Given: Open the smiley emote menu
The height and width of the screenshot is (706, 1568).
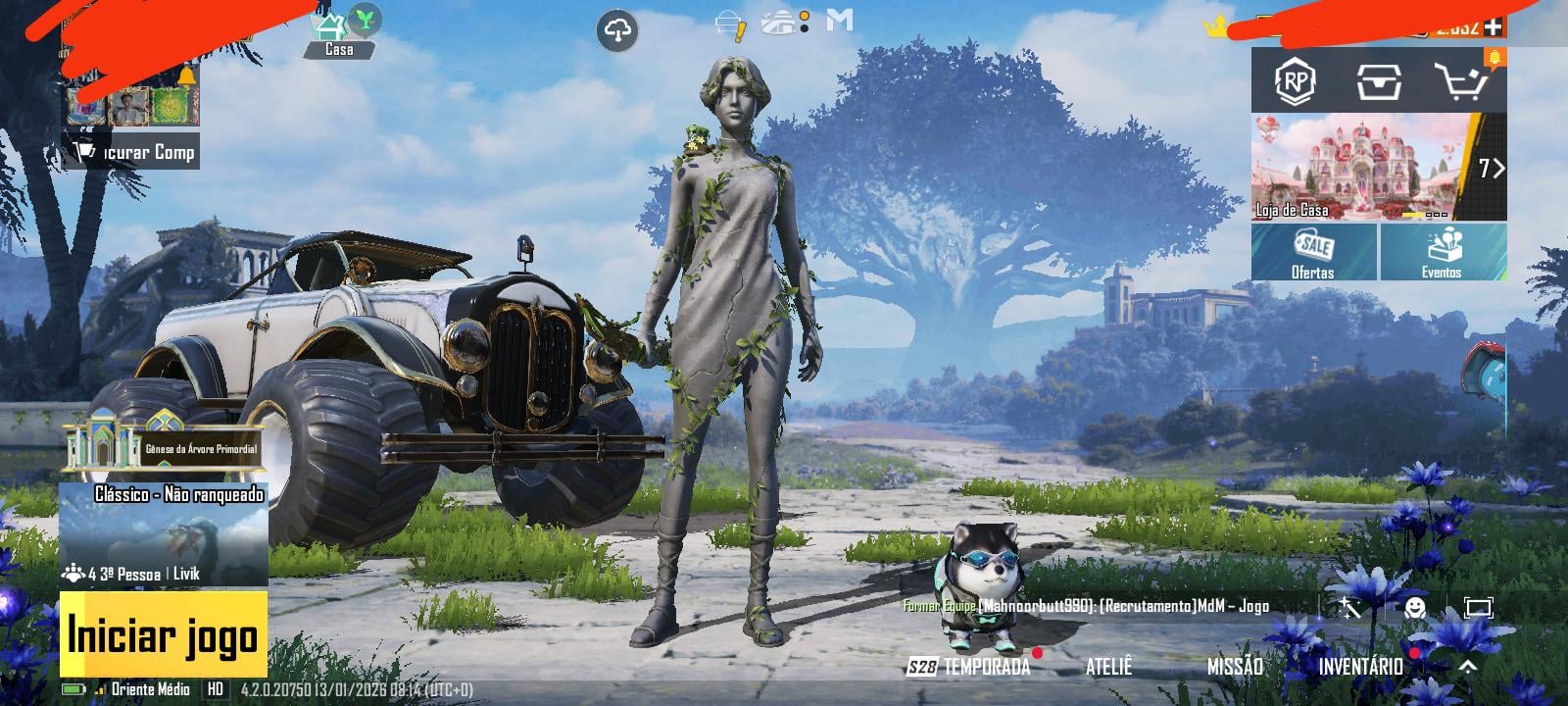Looking at the screenshot, I should pos(1414,608).
